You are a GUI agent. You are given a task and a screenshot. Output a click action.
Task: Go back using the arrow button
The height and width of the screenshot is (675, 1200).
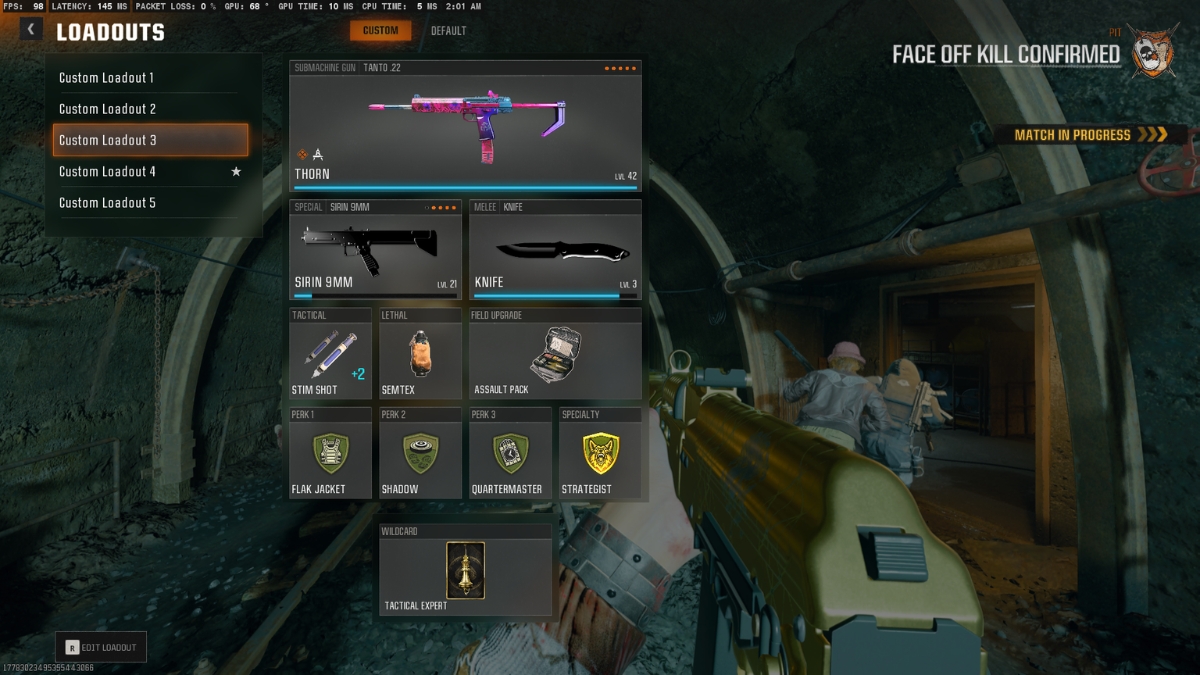pyautogui.click(x=32, y=30)
